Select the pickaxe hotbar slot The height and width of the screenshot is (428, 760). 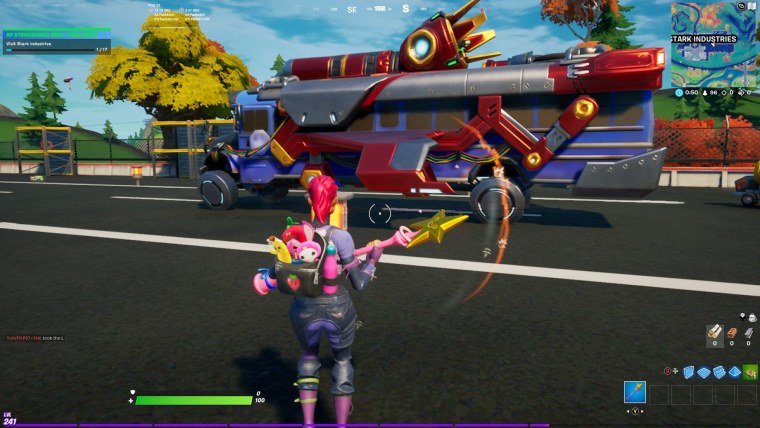634,392
